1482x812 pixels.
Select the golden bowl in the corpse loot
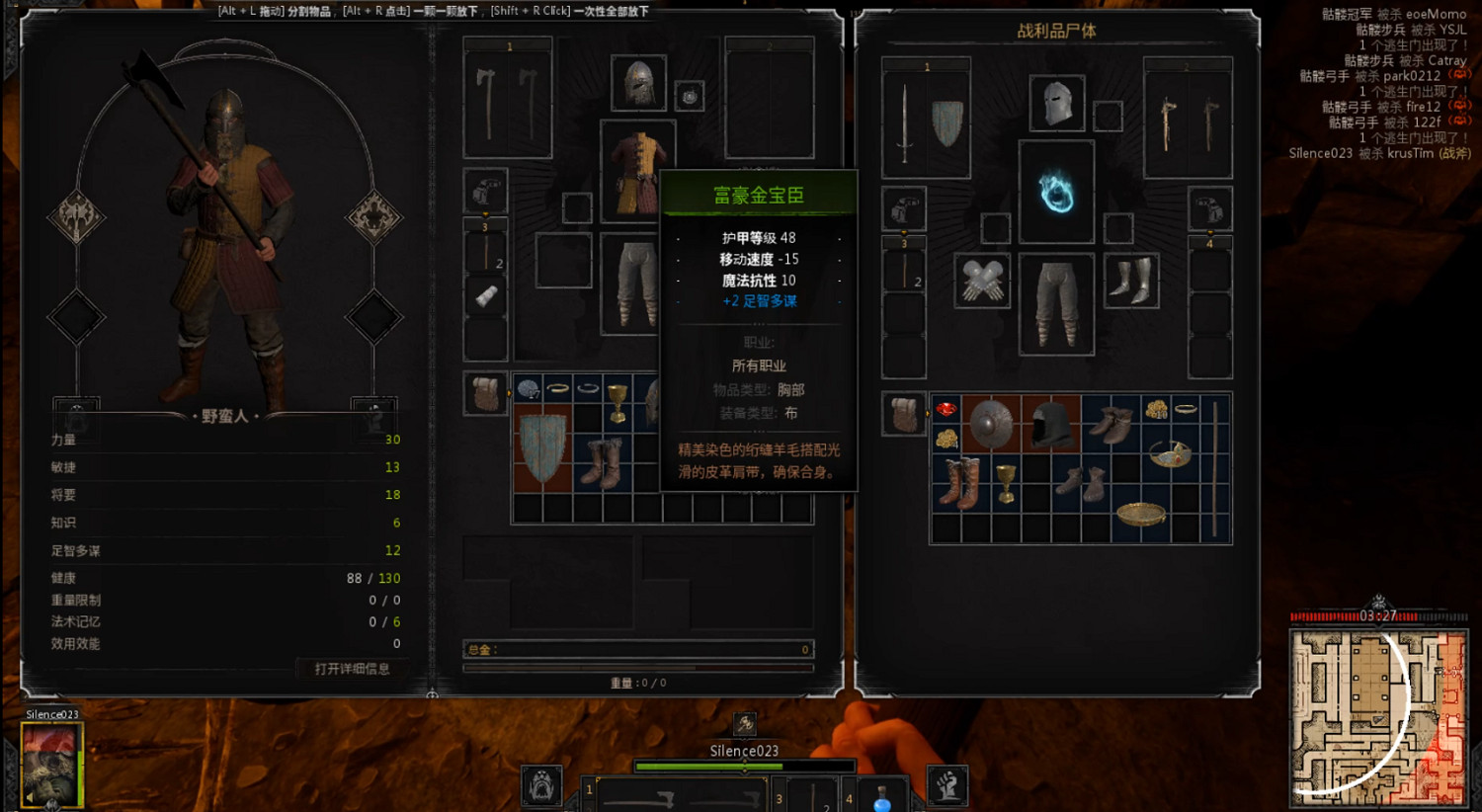click(x=1143, y=514)
